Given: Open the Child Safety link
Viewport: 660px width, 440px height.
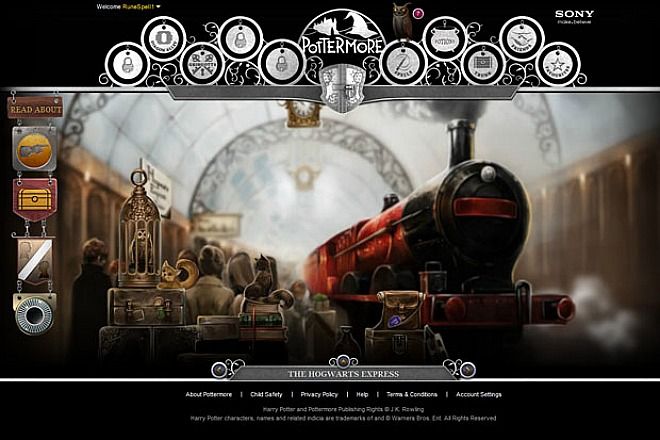Looking at the screenshot, I should coord(266,395).
